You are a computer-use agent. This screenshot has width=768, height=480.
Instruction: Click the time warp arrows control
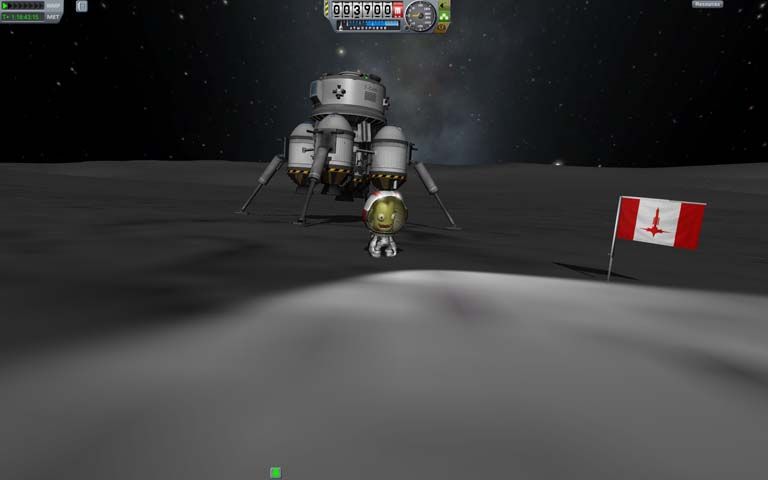tap(22, 5)
